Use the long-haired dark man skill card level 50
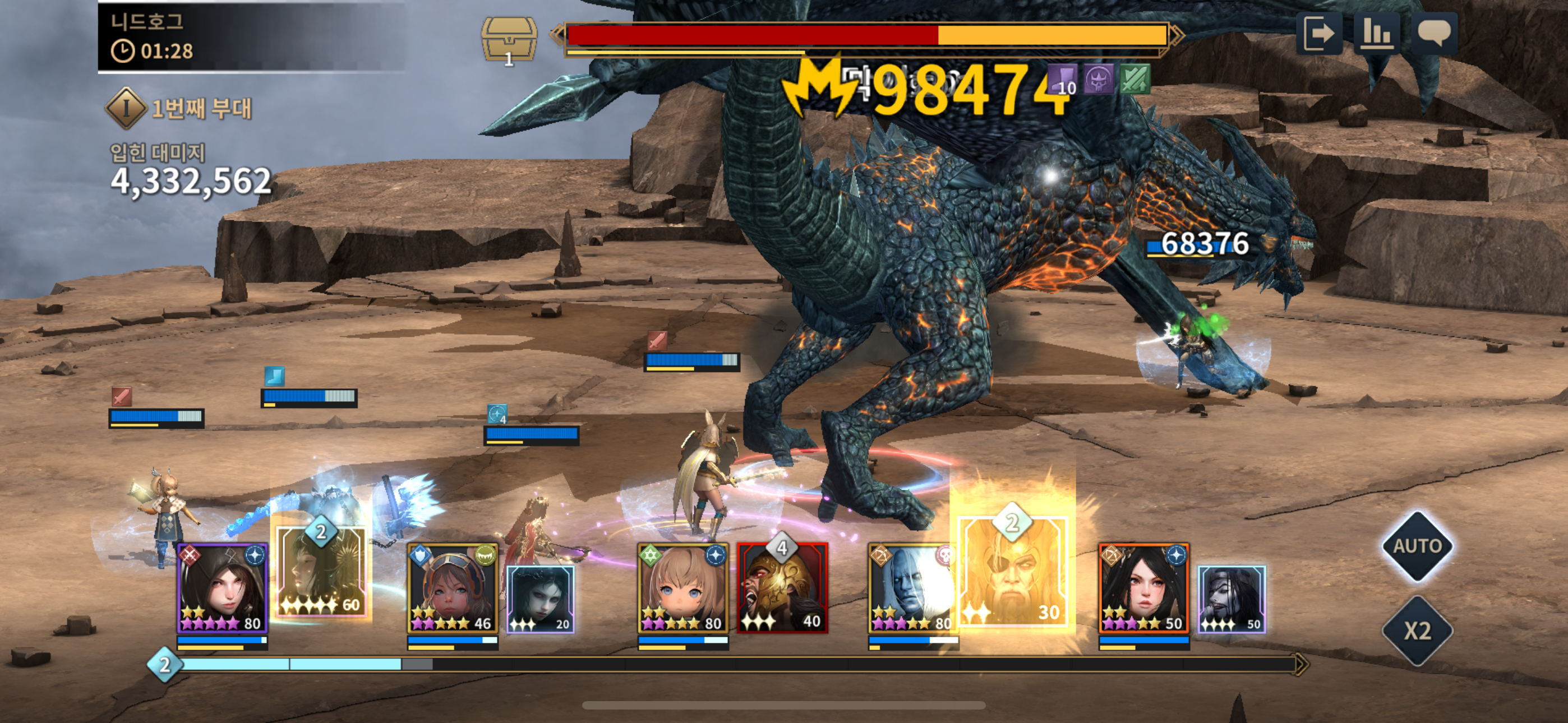Image resolution: width=1568 pixels, height=723 pixels. pos(1232,599)
